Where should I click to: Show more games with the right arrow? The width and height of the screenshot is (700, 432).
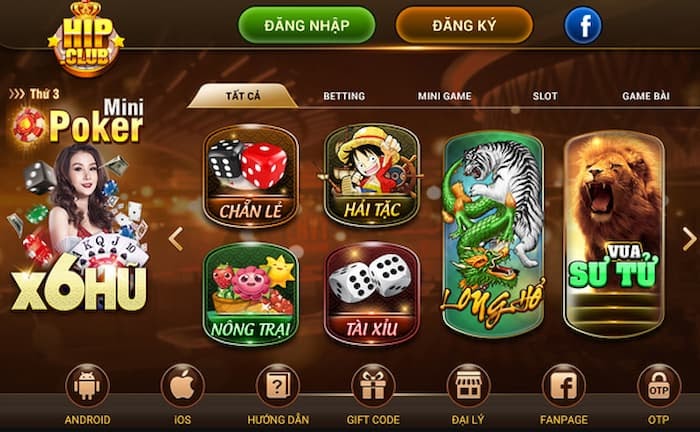pyautogui.click(x=688, y=238)
